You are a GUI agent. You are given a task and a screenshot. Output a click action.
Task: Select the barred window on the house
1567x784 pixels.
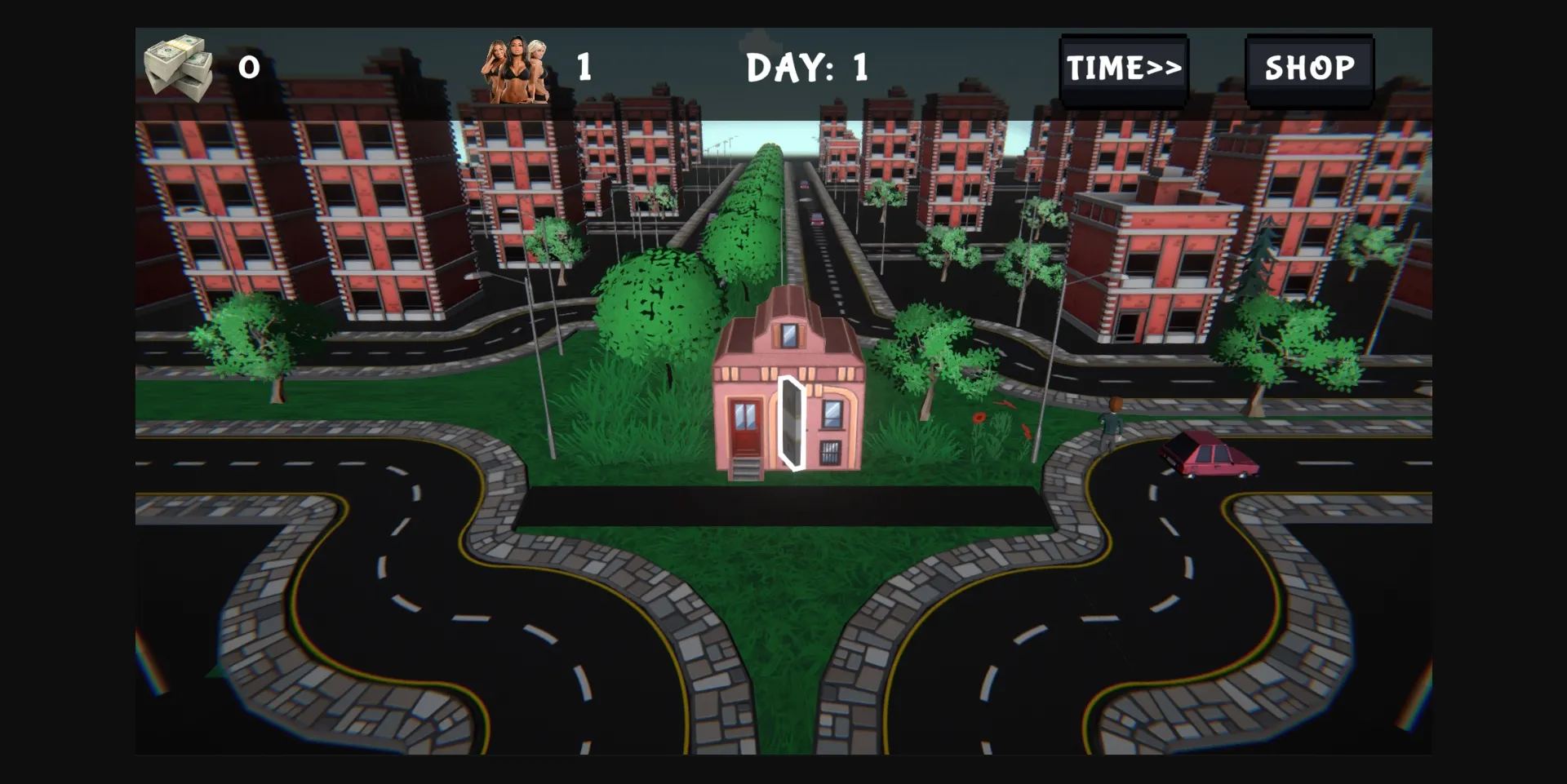point(831,451)
